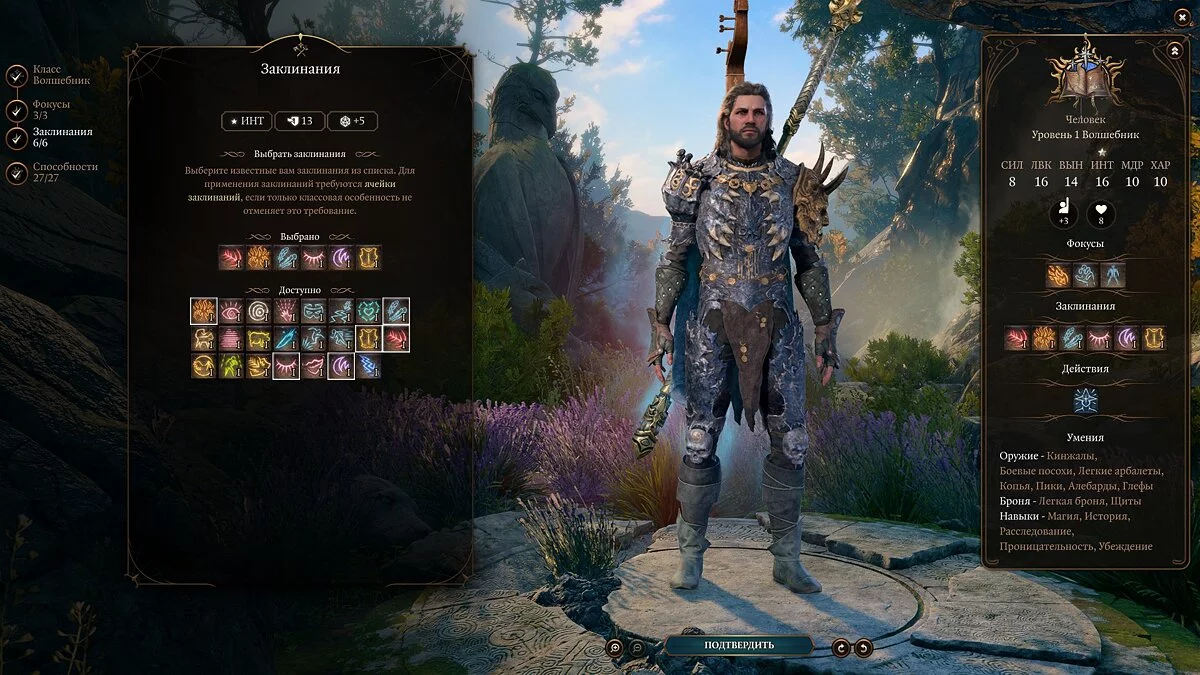The width and height of the screenshot is (1200, 675).
Task: Select the pink lips spell icon
Action: coord(314,366)
